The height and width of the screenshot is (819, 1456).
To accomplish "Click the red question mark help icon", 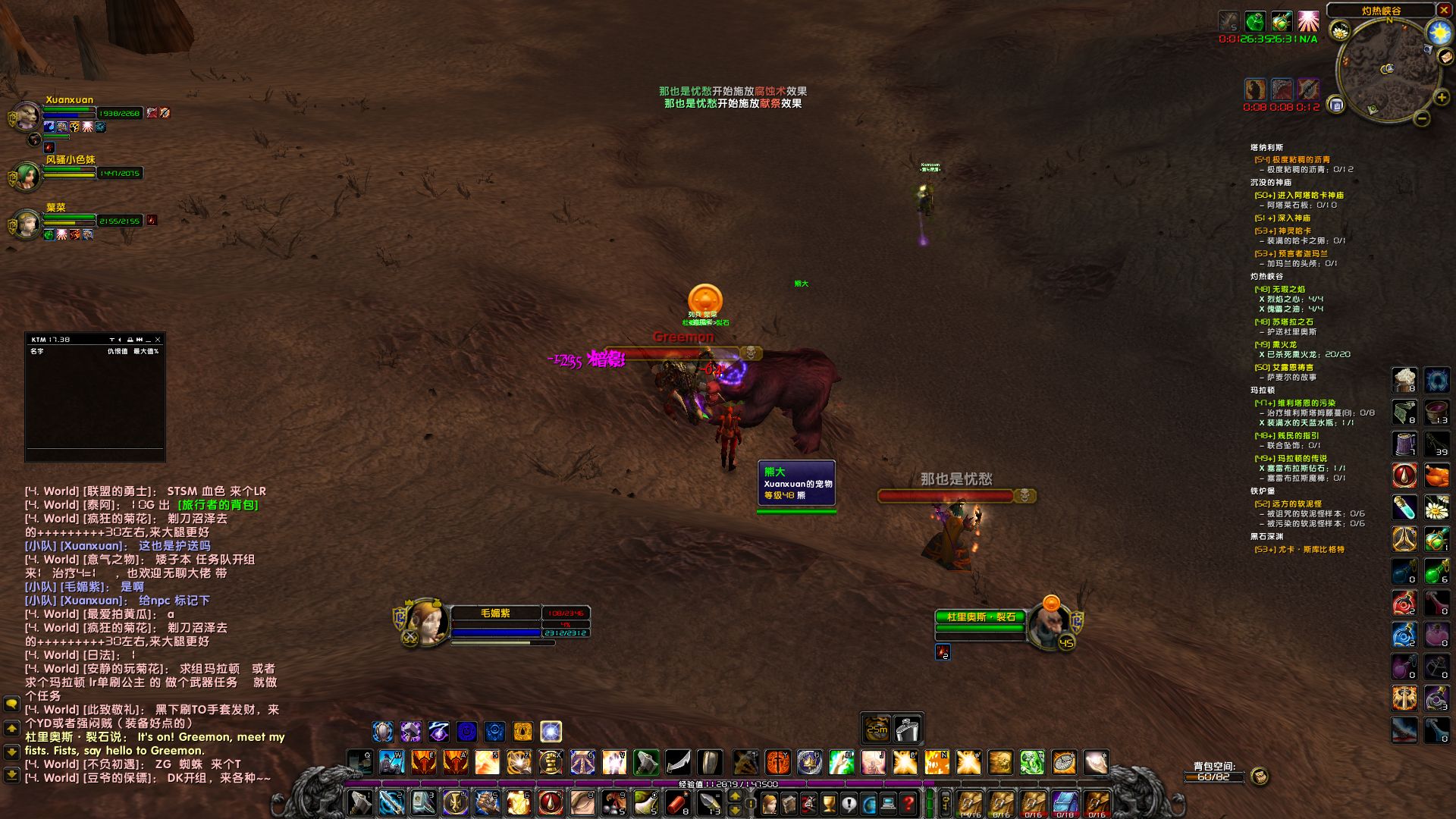I will tap(908, 802).
